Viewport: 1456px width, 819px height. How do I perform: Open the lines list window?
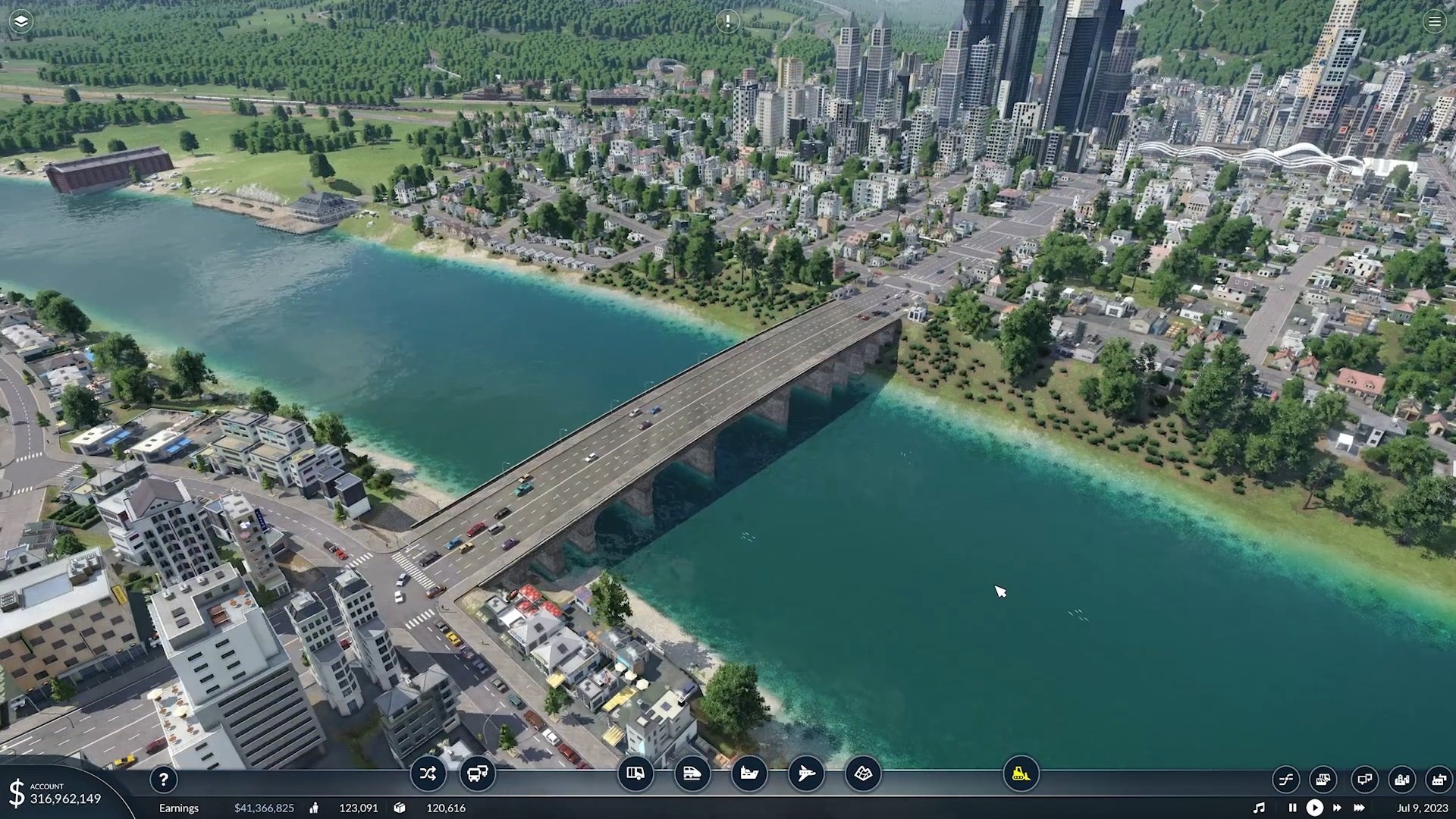1286,779
